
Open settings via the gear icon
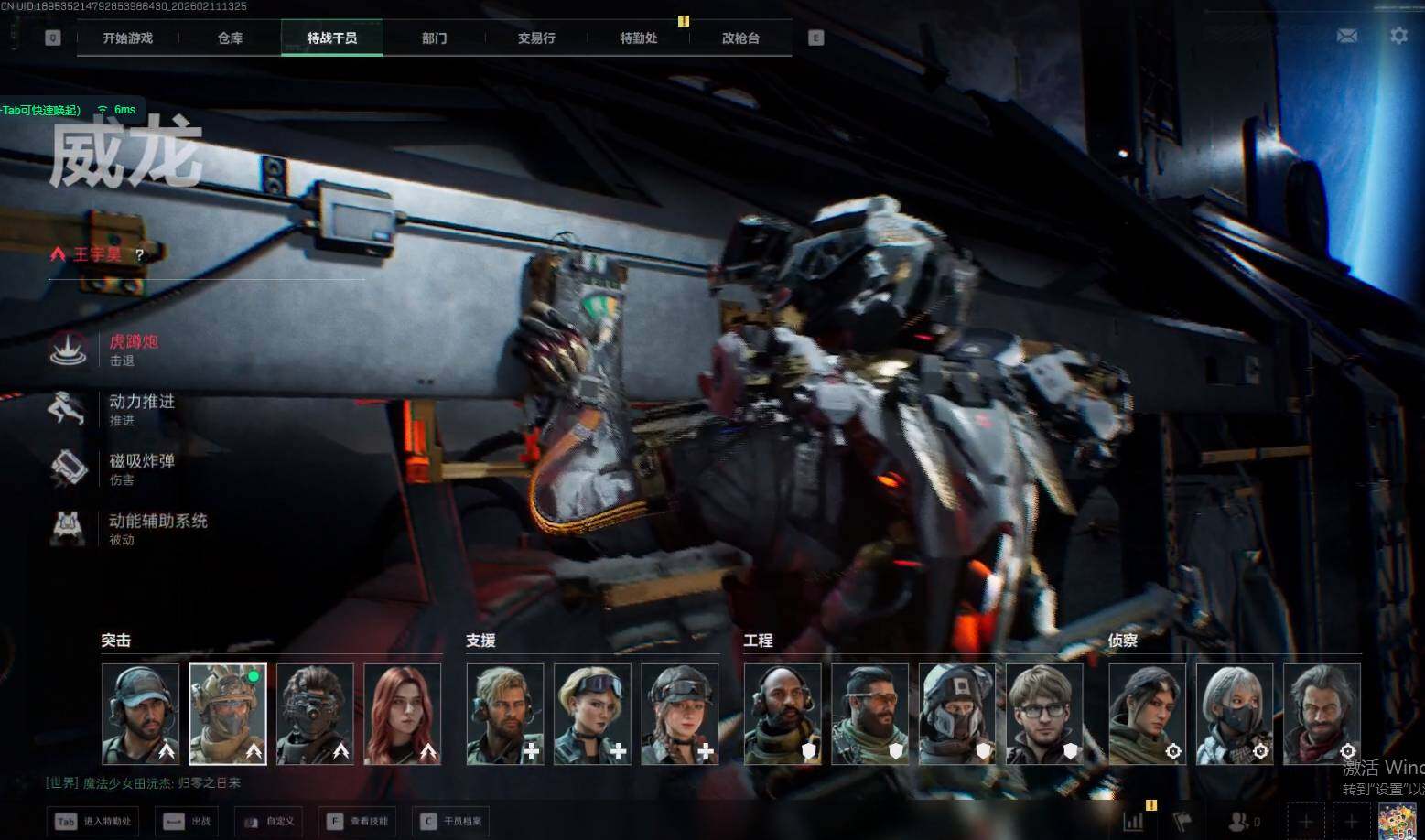click(1398, 36)
